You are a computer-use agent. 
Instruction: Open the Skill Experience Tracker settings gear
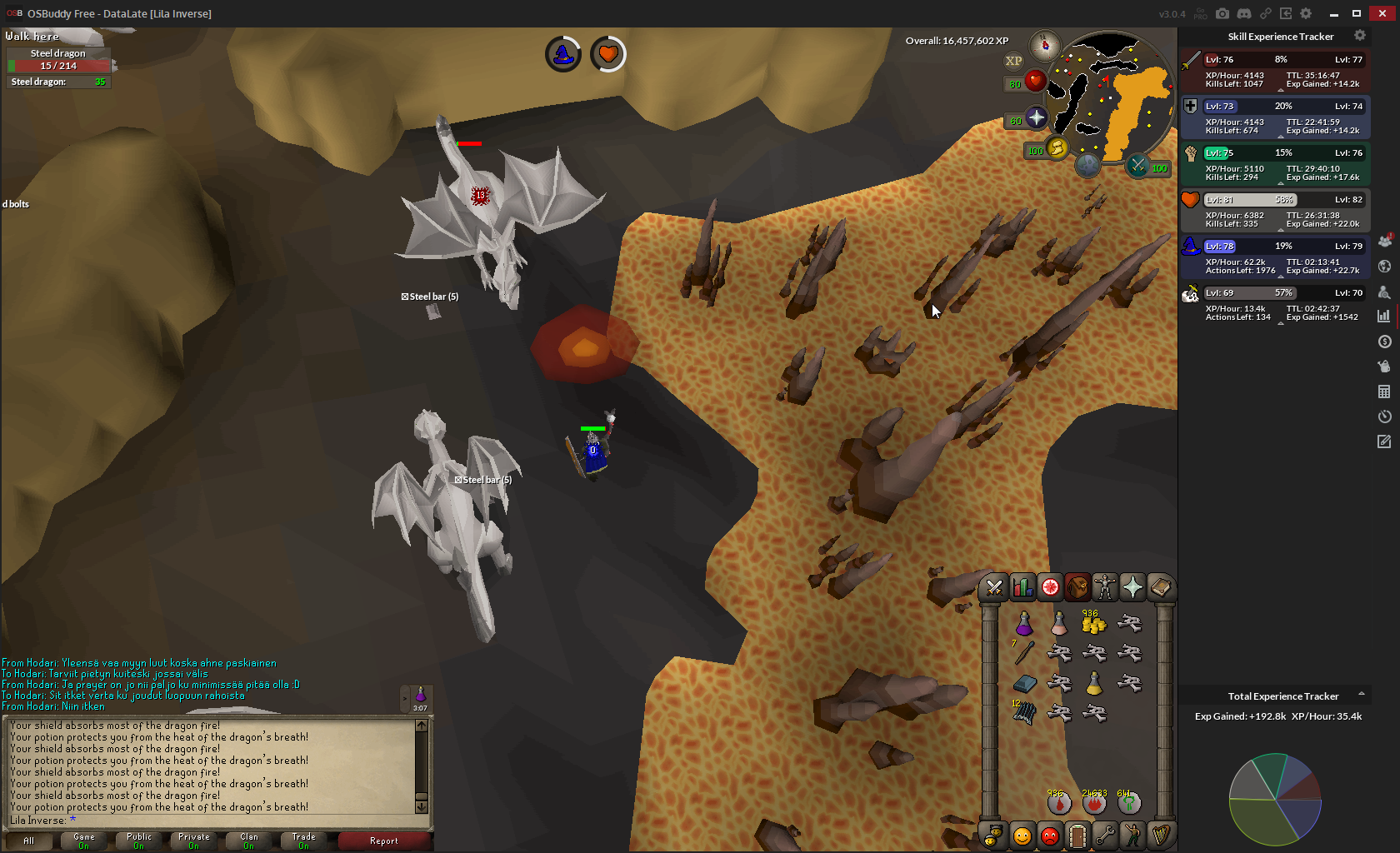[x=1360, y=36]
